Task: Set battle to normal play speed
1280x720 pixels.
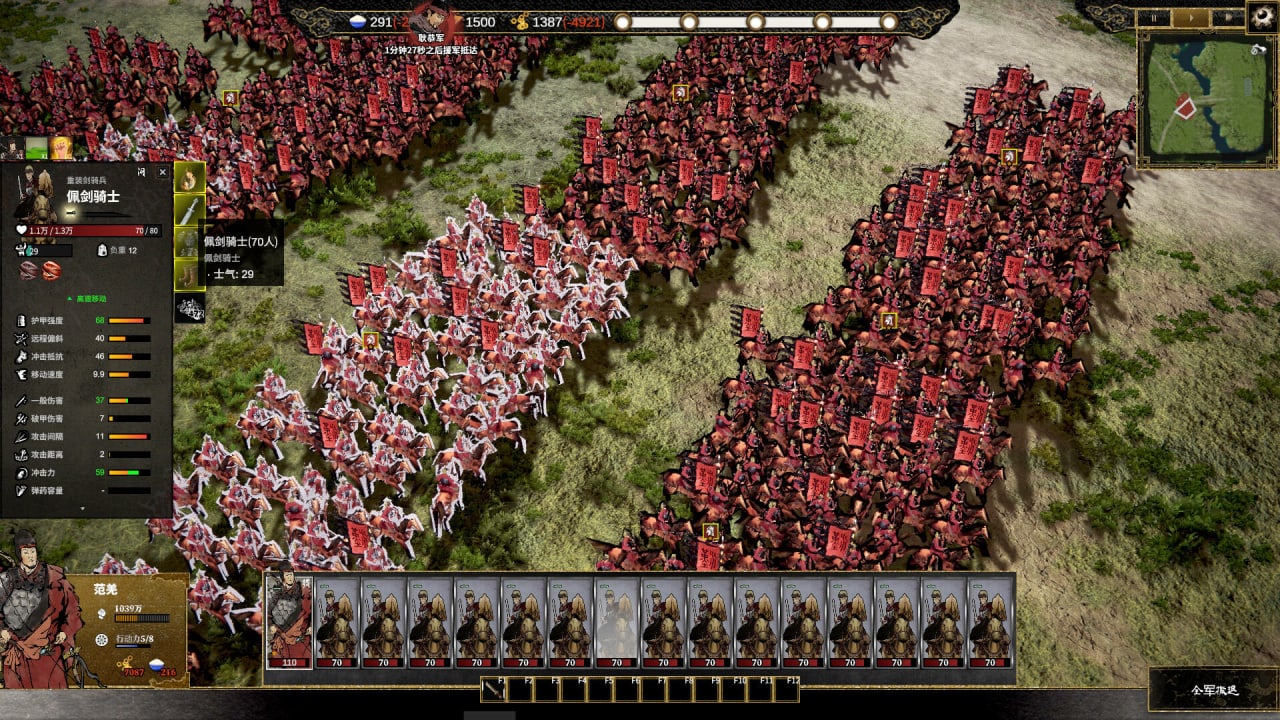Action: [1190, 17]
